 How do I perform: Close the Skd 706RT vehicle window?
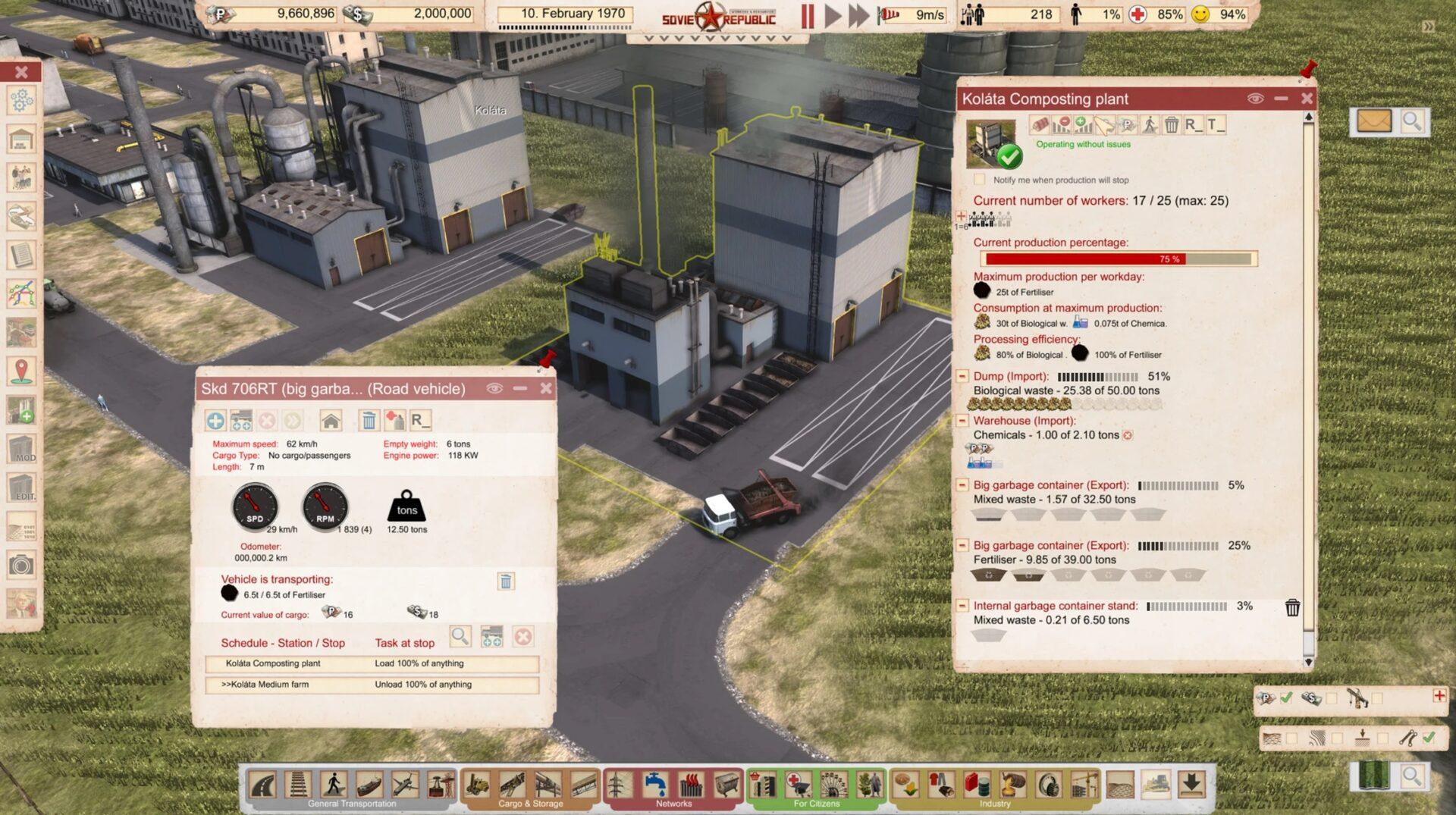546,388
